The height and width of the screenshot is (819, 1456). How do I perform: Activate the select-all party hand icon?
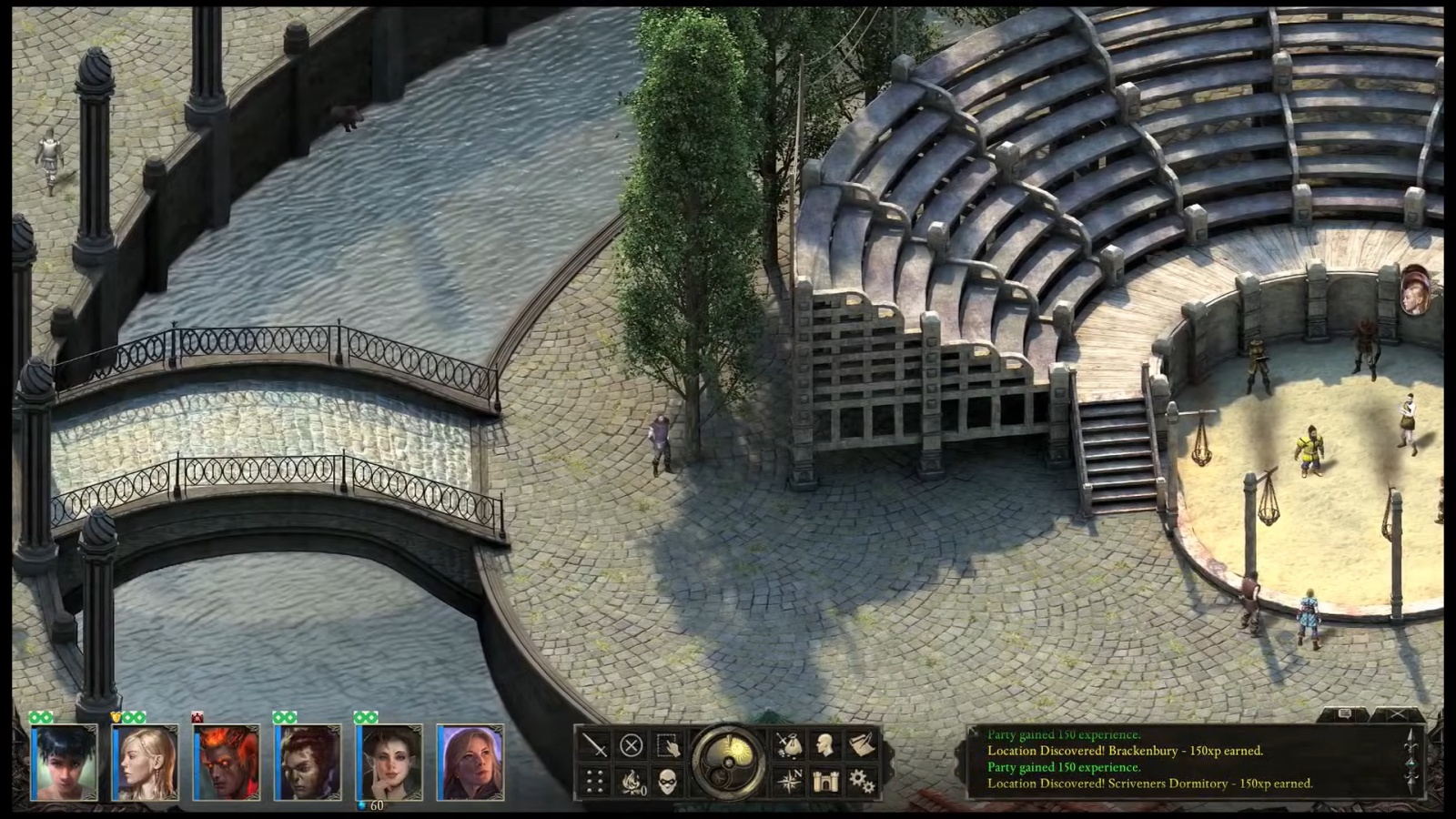tap(668, 746)
